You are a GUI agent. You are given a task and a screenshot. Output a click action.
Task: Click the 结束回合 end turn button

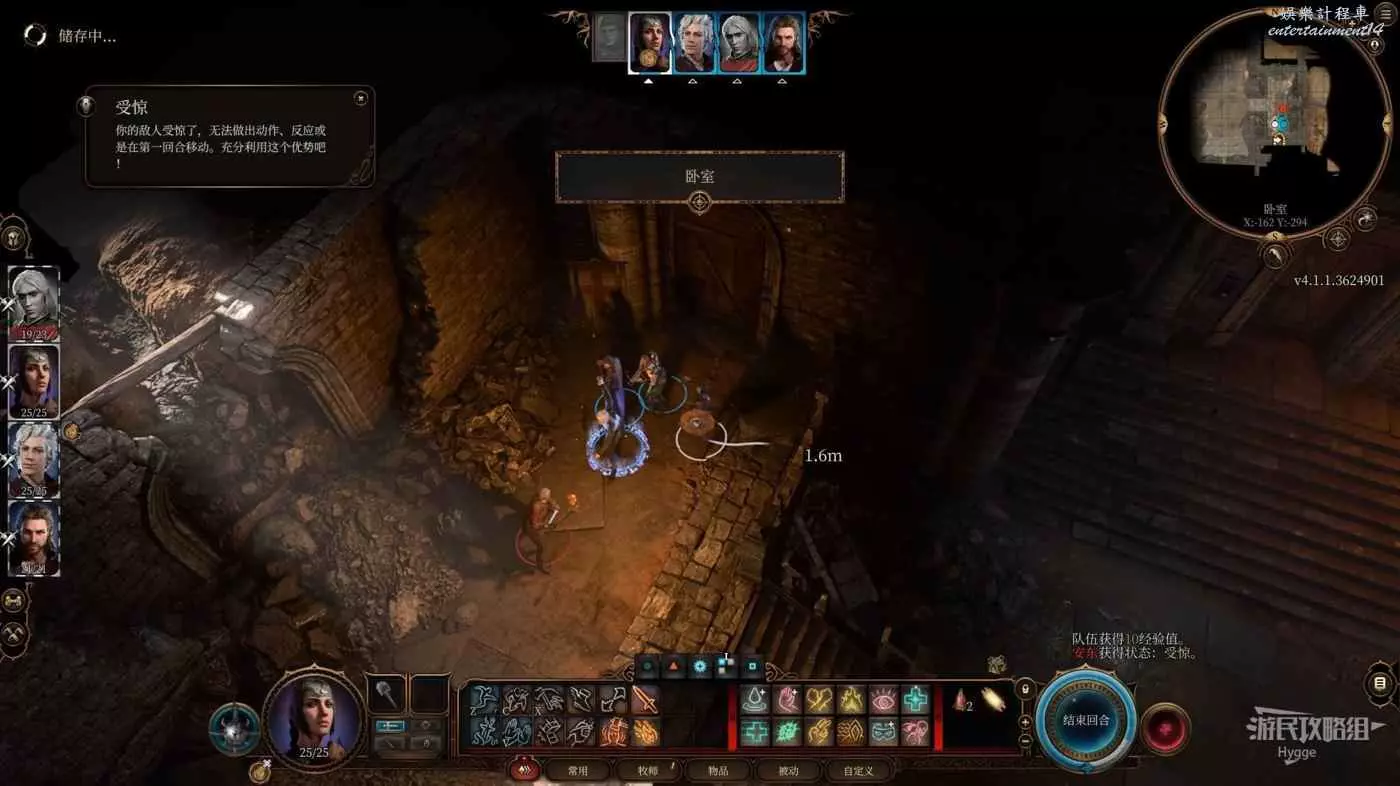pyautogui.click(x=1086, y=721)
